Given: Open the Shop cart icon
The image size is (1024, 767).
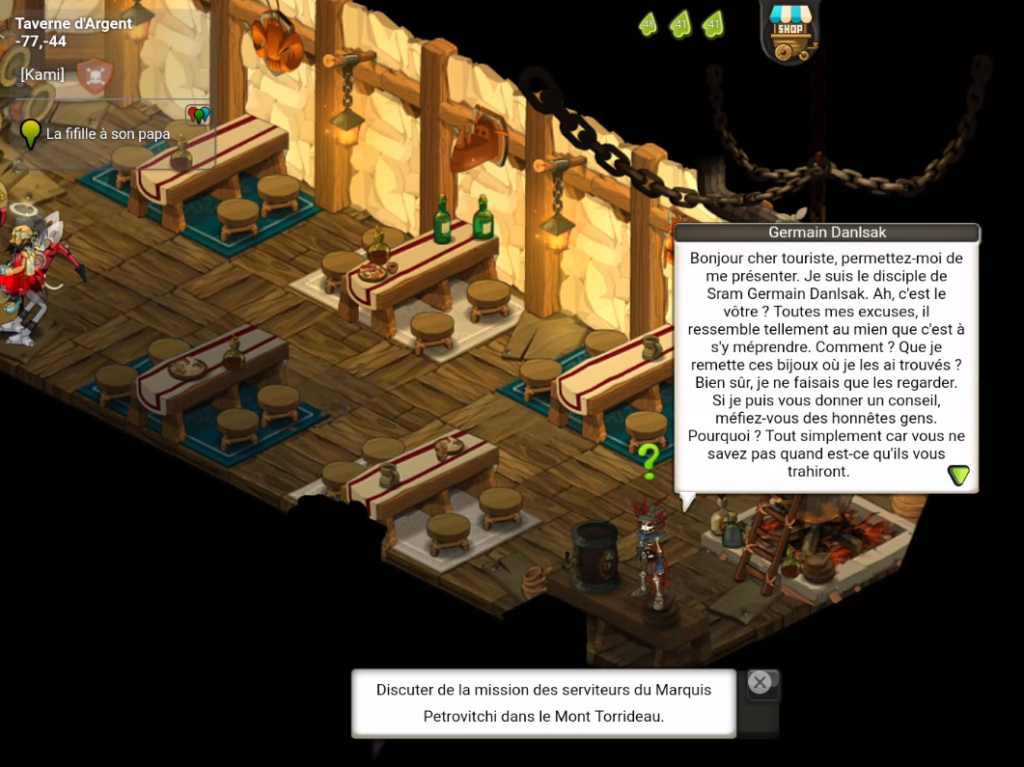Looking at the screenshot, I should [790, 32].
